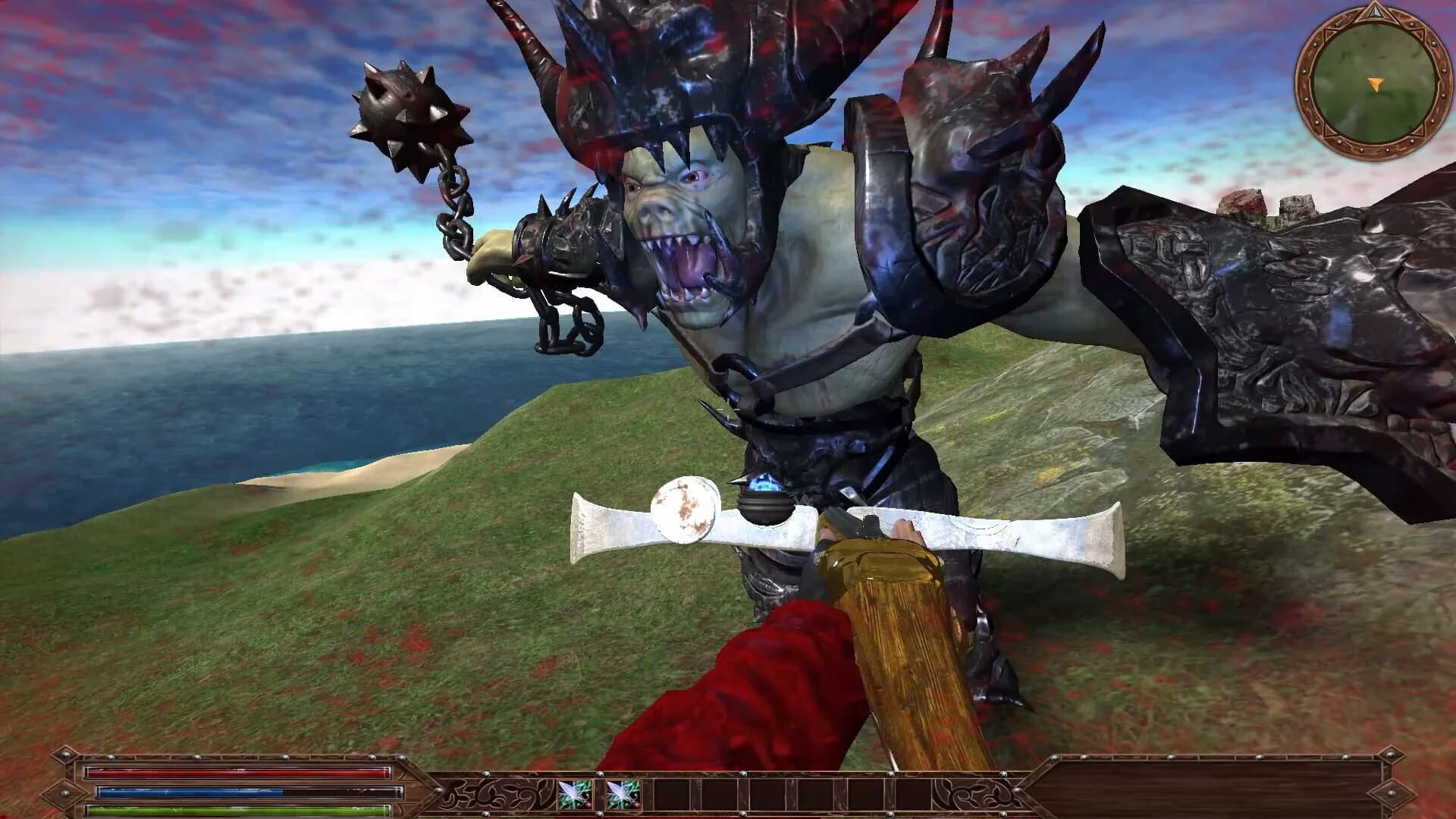This screenshot has width=1456, height=819.
Task: Click the blue mana bar
Action: click(x=227, y=791)
